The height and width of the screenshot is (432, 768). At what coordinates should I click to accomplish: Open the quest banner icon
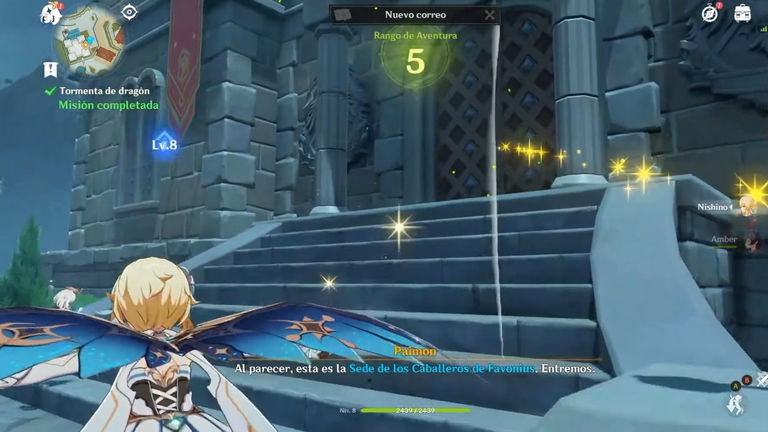pos(49,69)
